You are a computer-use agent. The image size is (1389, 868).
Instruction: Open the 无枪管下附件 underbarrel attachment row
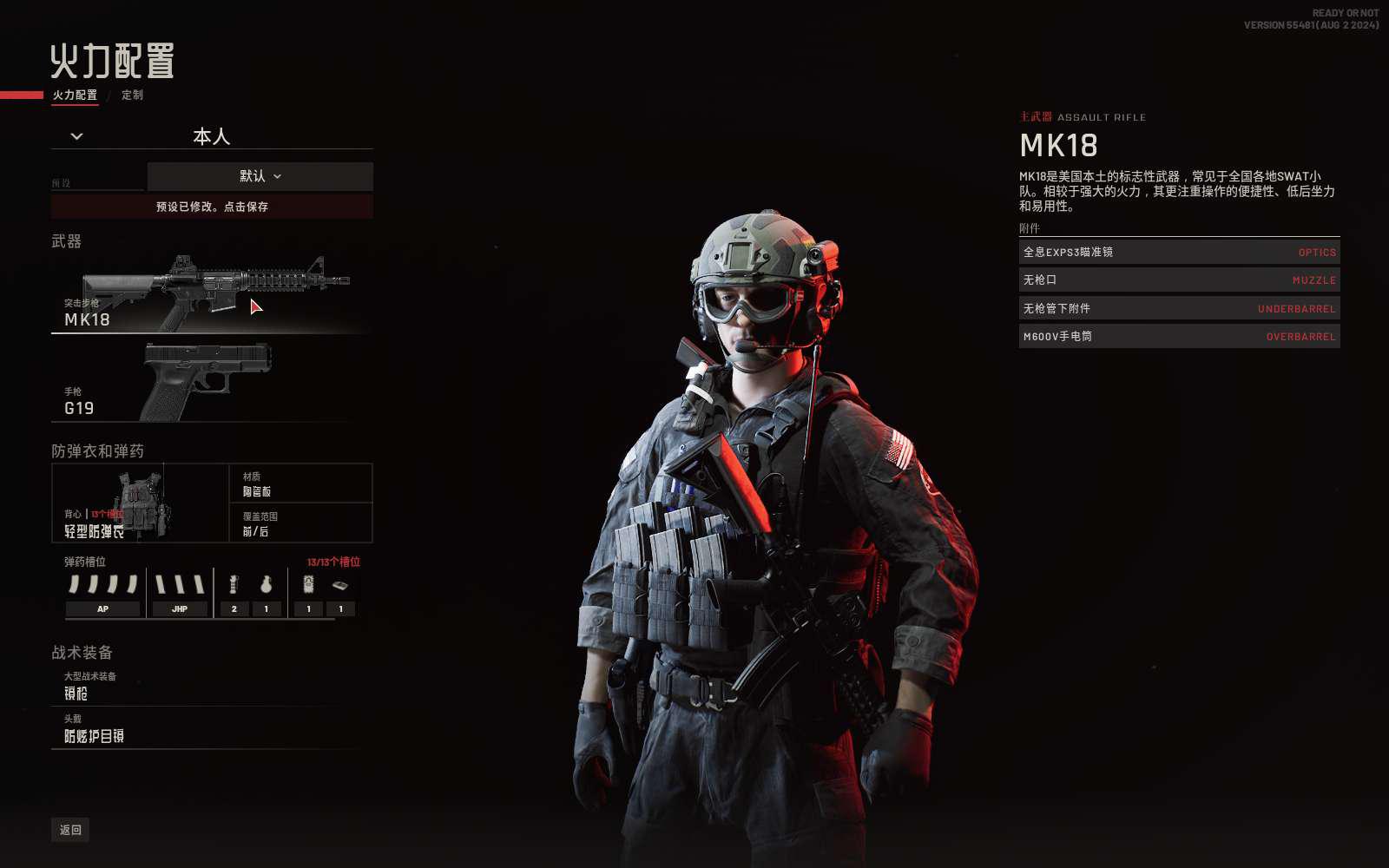[1179, 309]
